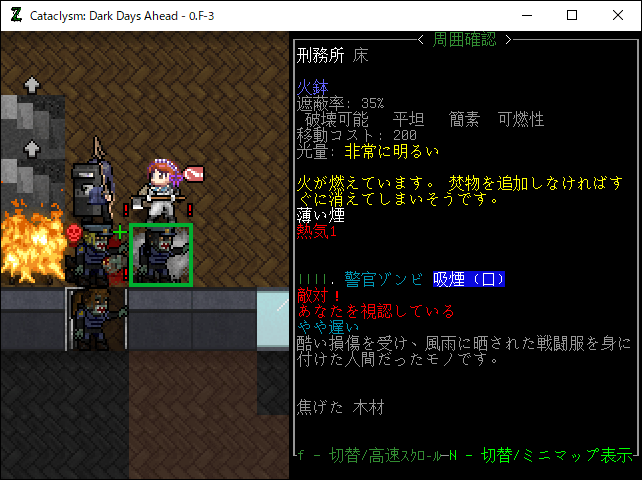Select the green-outlined police zombie tile
This screenshot has width=642, height=480.
click(161, 254)
